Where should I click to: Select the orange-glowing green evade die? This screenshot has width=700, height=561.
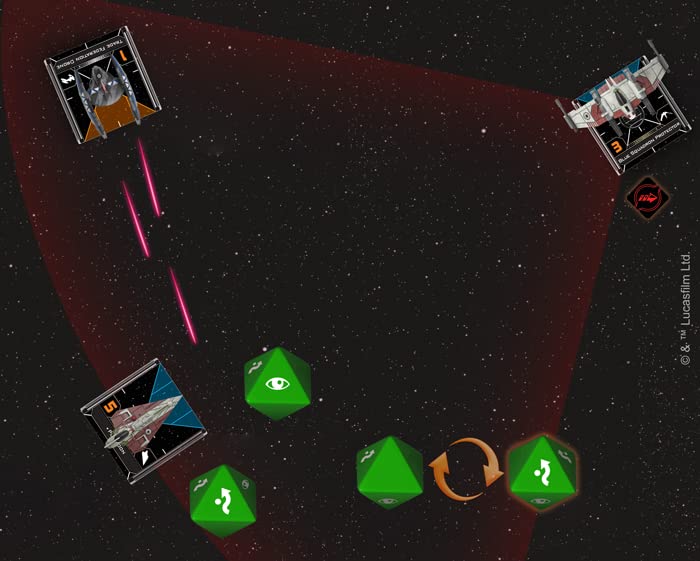pyautogui.click(x=541, y=471)
